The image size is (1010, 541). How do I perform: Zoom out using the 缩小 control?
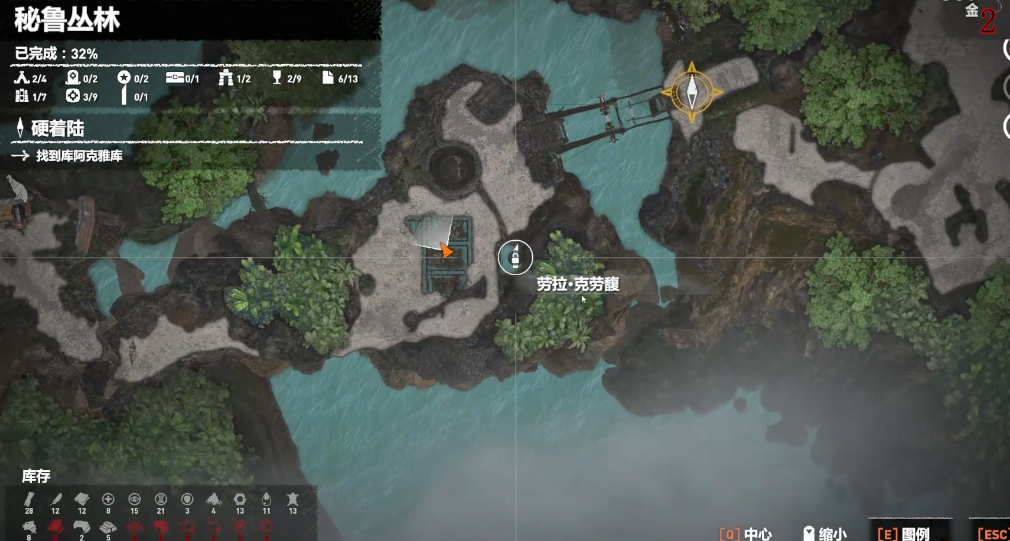[825, 533]
